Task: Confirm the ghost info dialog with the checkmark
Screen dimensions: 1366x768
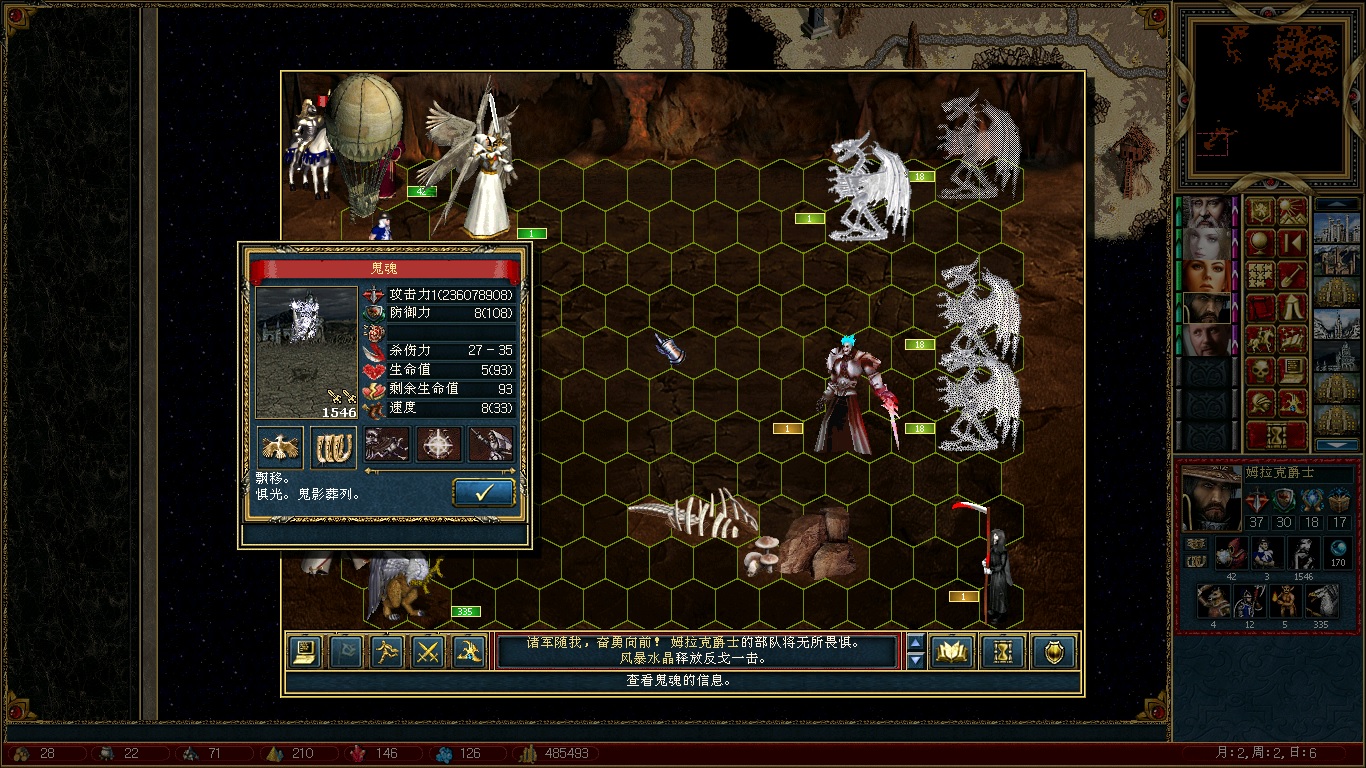Action: [484, 493]
